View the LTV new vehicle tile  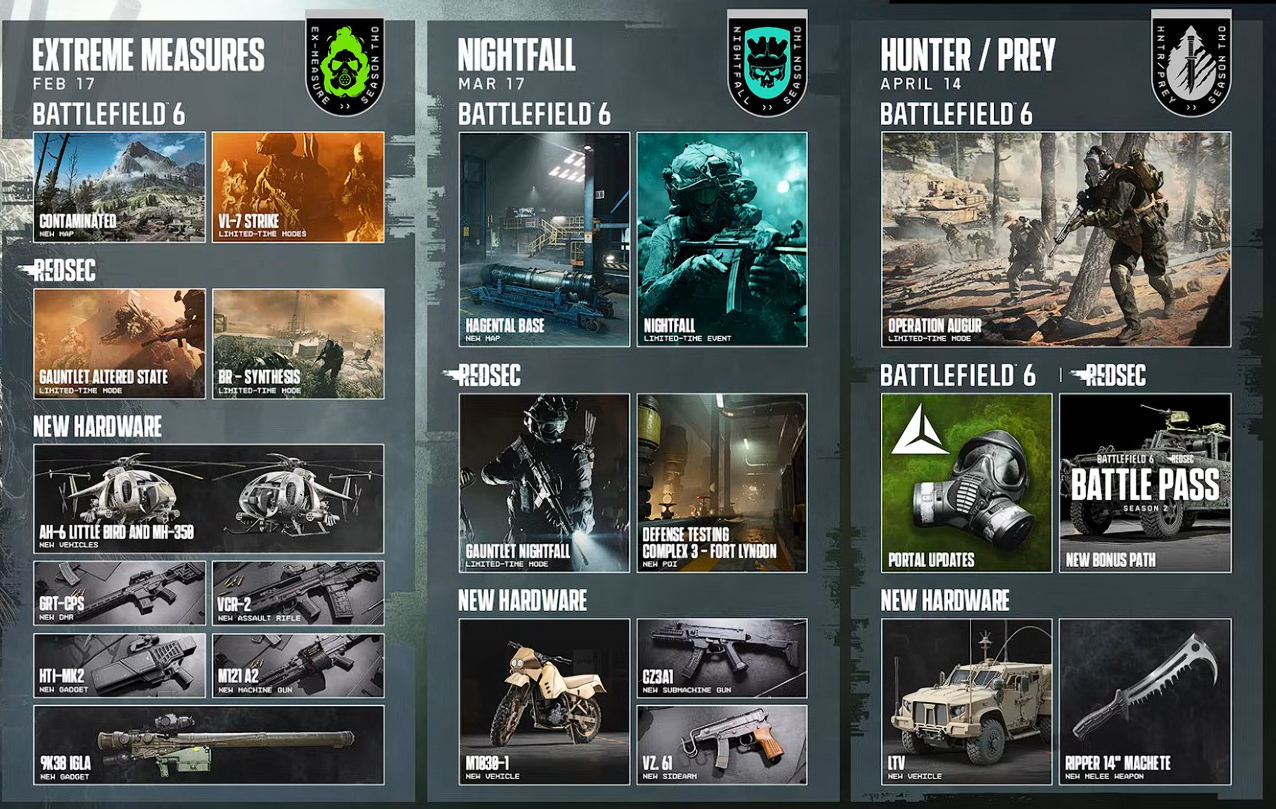pos(966,701)
